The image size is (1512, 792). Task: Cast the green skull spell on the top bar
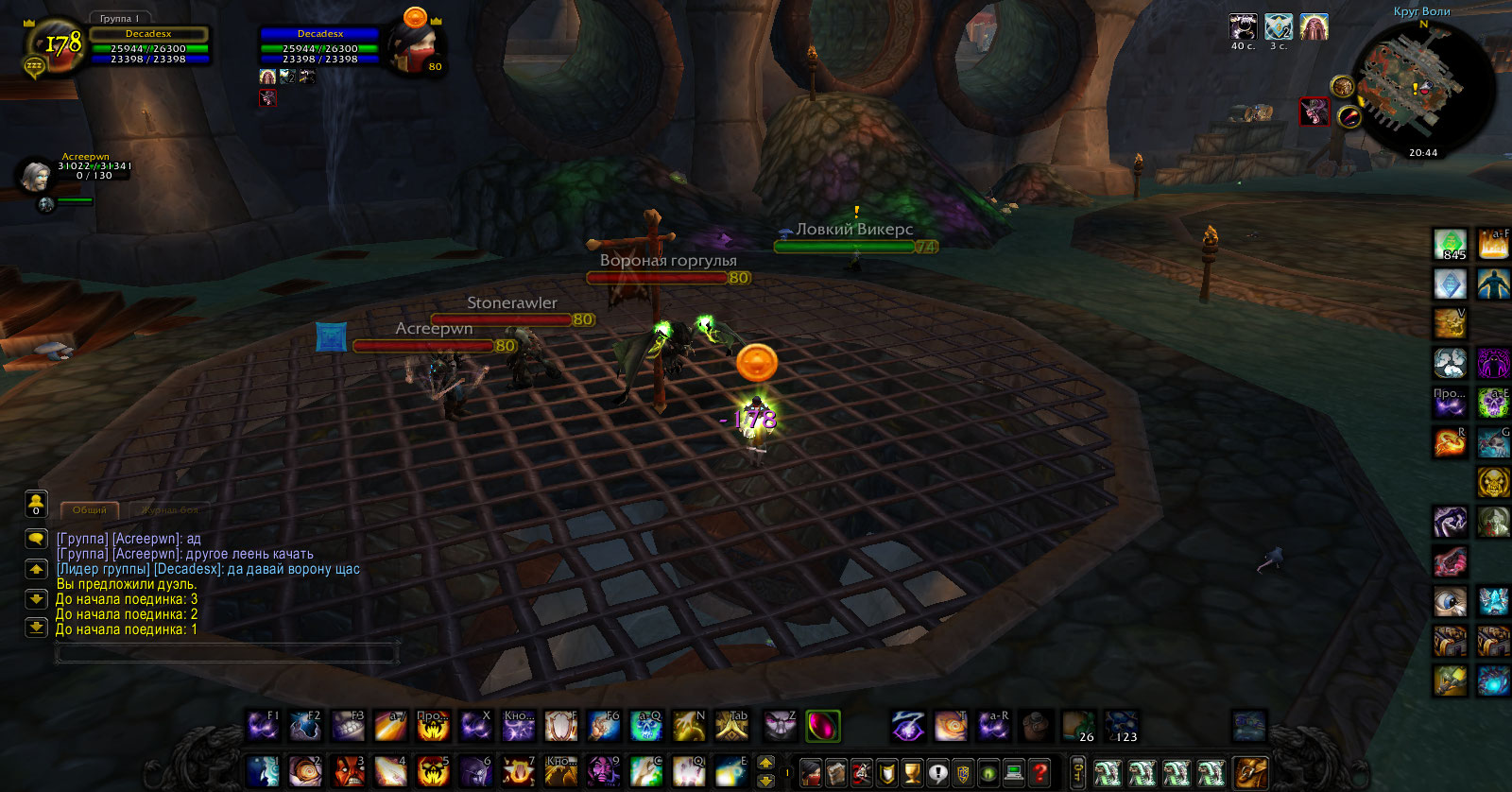point(646,726)
